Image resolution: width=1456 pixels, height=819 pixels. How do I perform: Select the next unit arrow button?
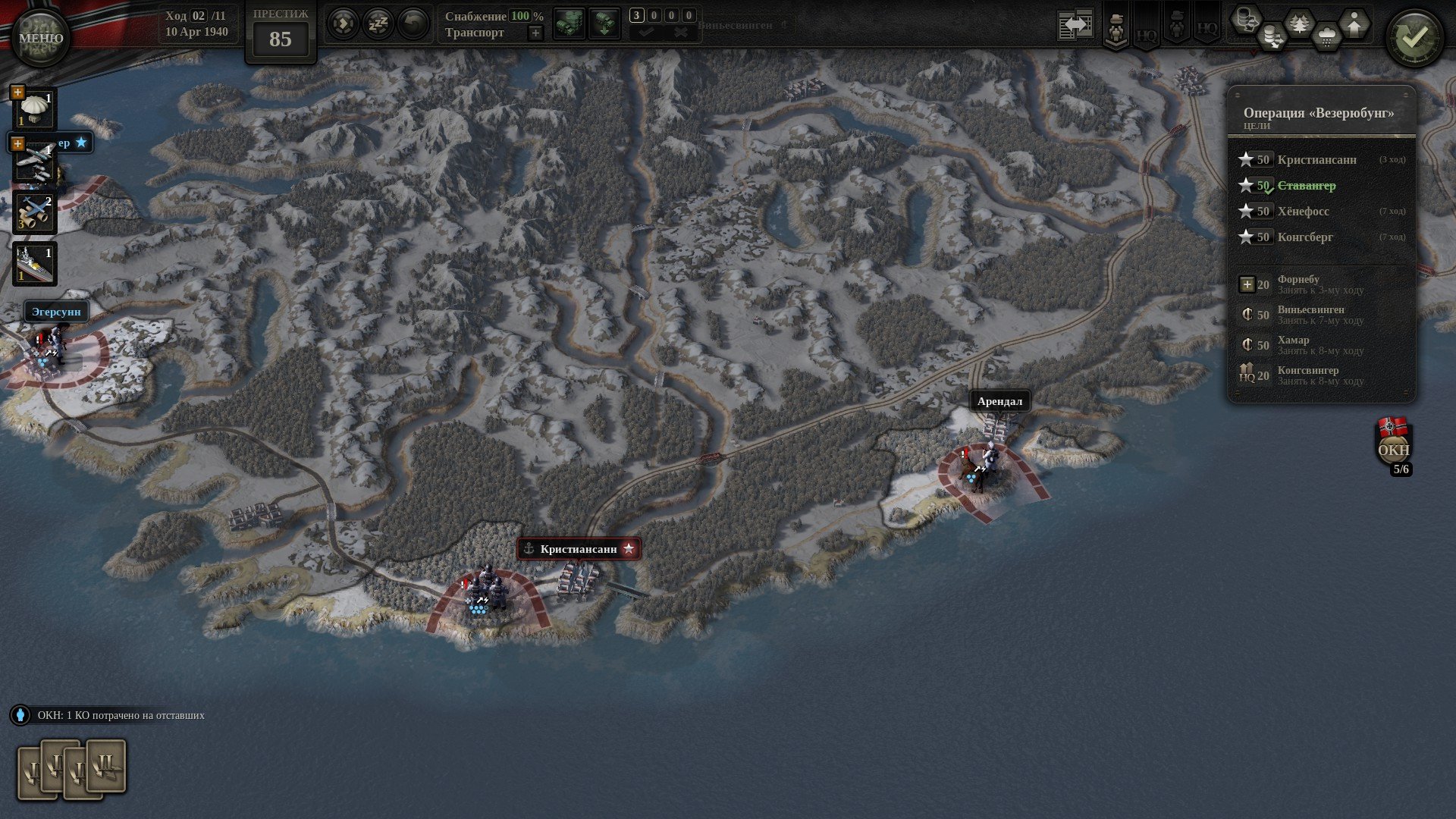click(343, 24)
